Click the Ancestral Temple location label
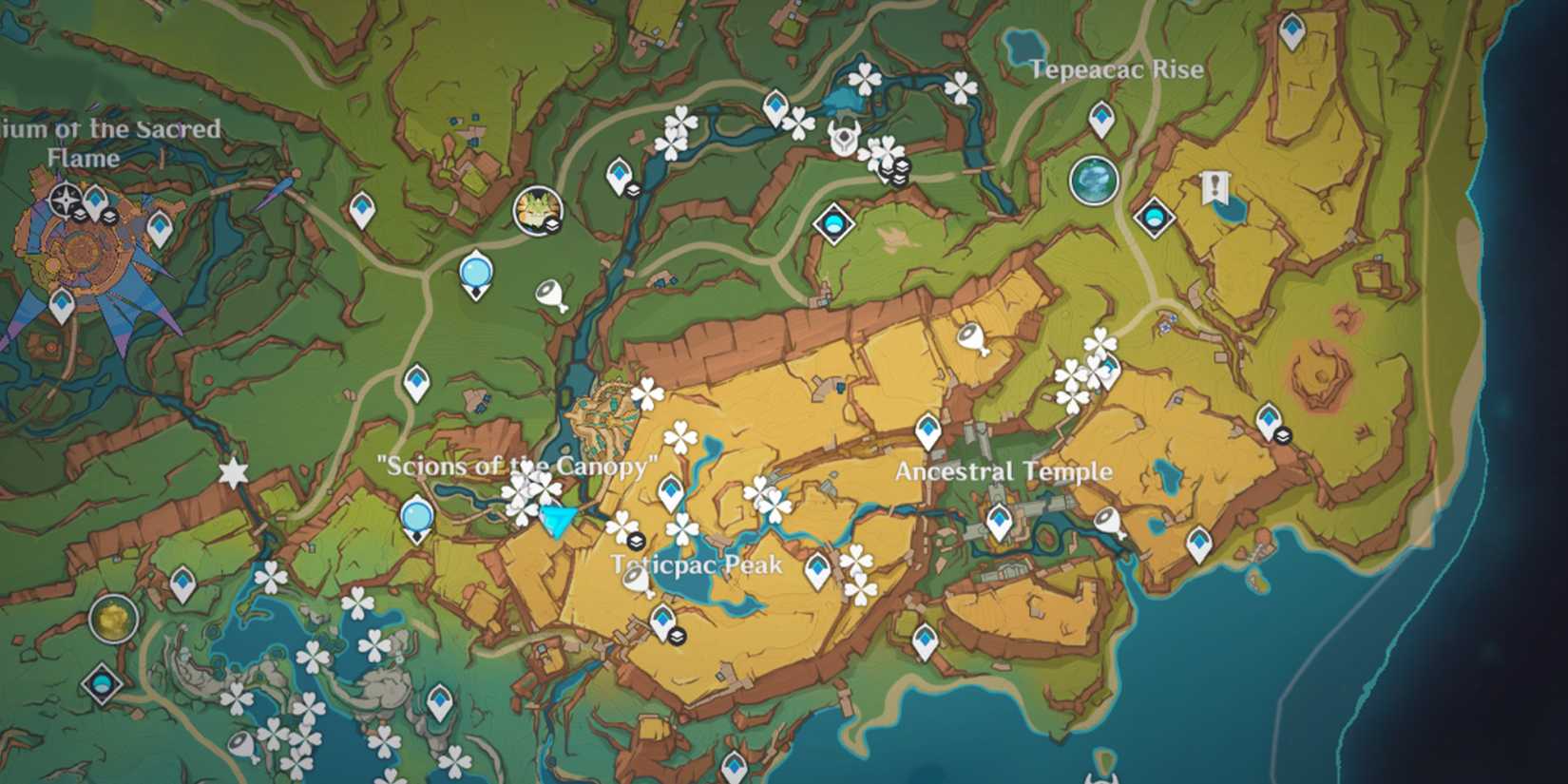 click(x=1004, y=470)
